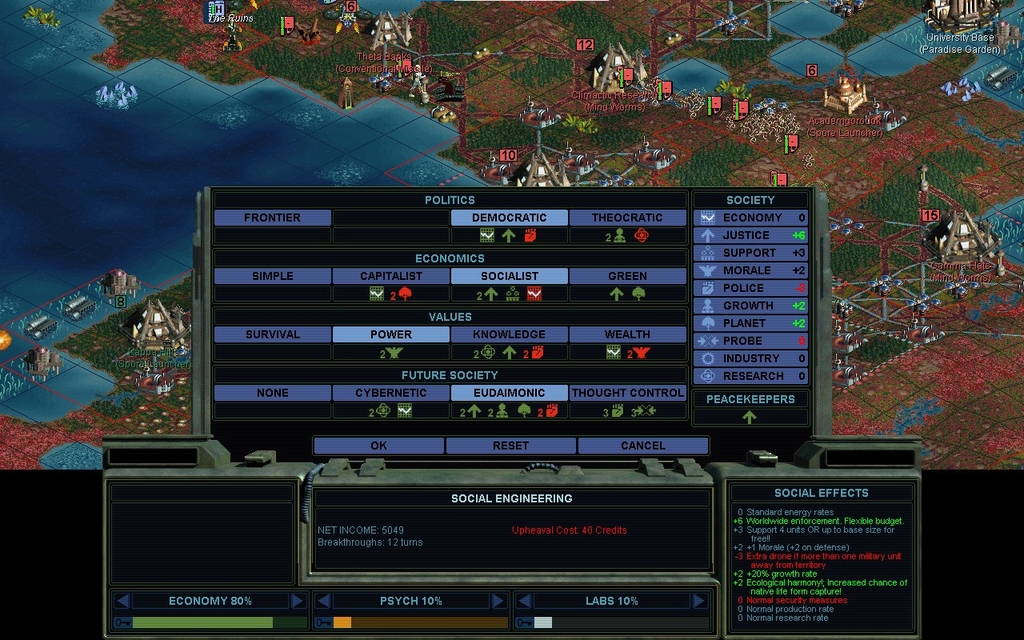The width and height of the screenshot is (1024, 640).
Task: Choose Cybernetic future society
Action: coord(391,393)
